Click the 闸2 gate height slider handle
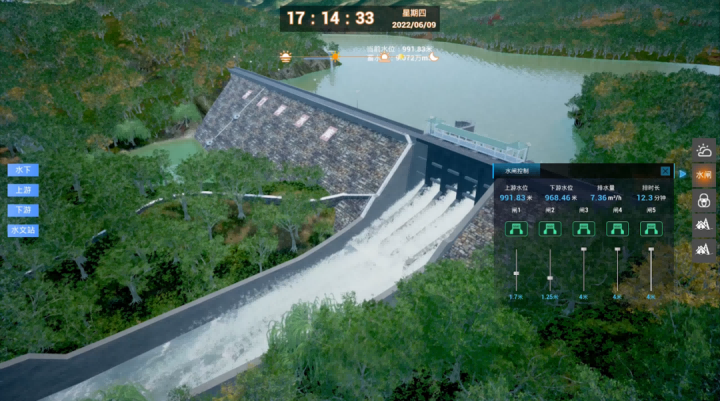Screen dimensions: 720x401 [x=550, y=279]
